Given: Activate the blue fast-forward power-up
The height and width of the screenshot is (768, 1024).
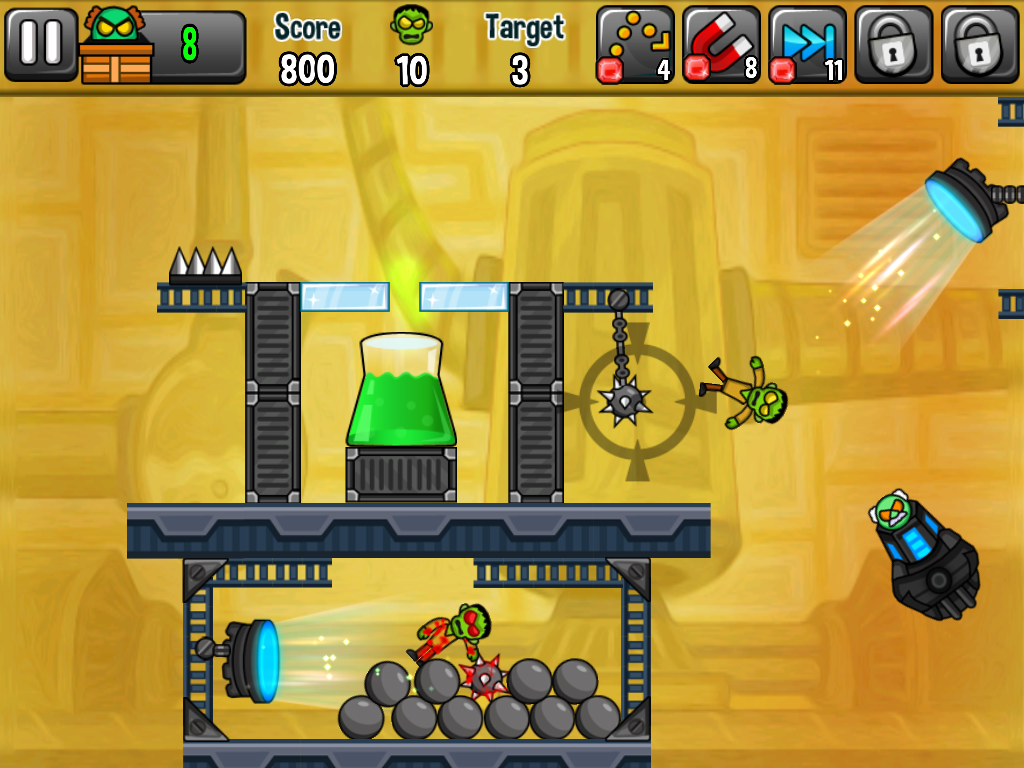Looking at the screenshot, I should [x=807, y=45].
